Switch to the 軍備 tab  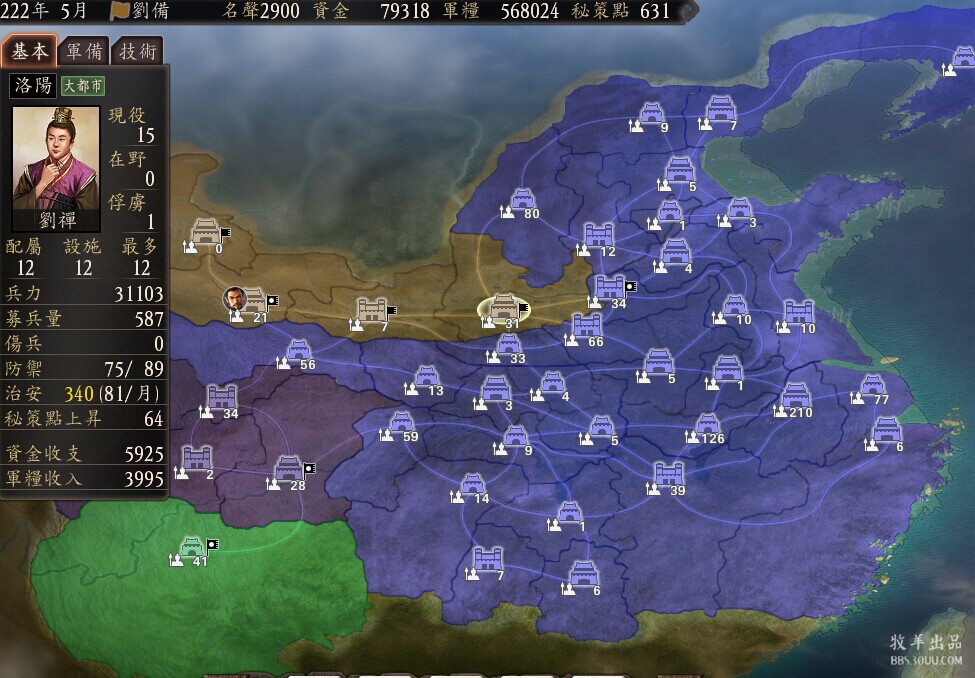click(x=83, y=52)
